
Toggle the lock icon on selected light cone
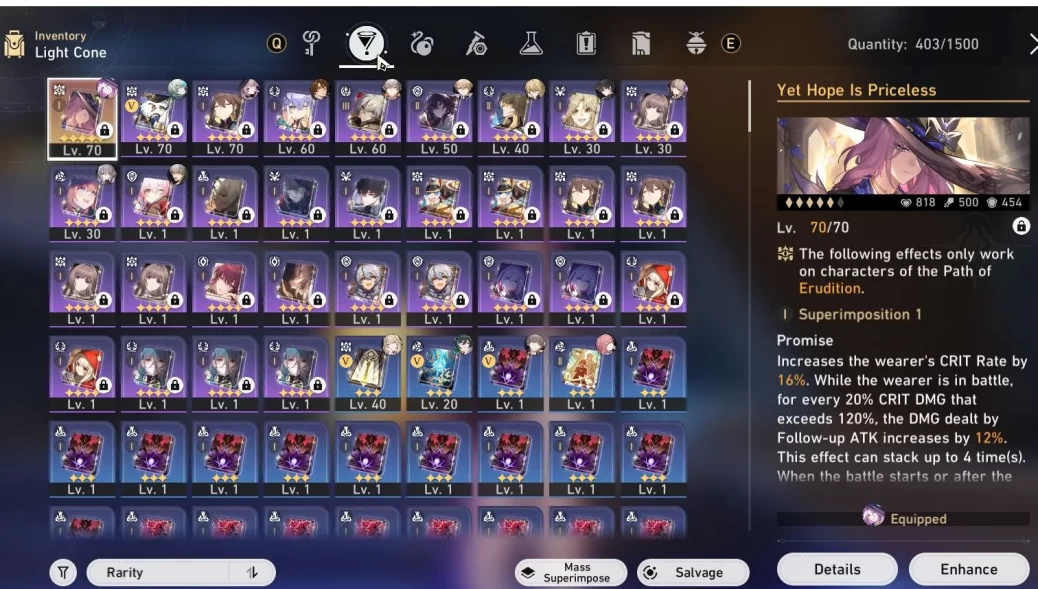point(1020,227)
